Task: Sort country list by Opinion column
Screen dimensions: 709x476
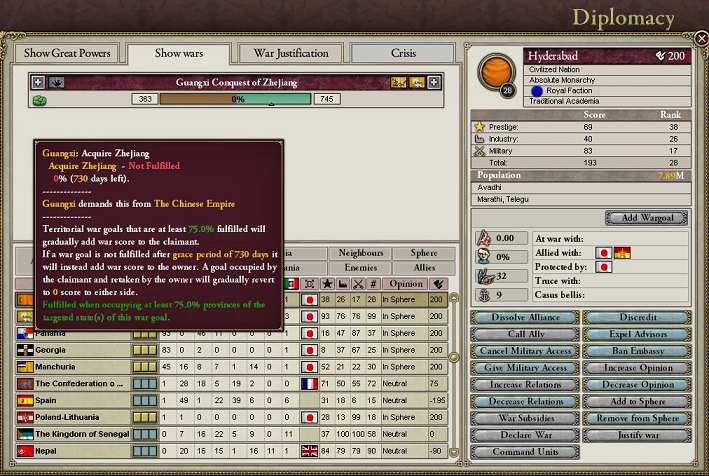Action: point(404,285)
